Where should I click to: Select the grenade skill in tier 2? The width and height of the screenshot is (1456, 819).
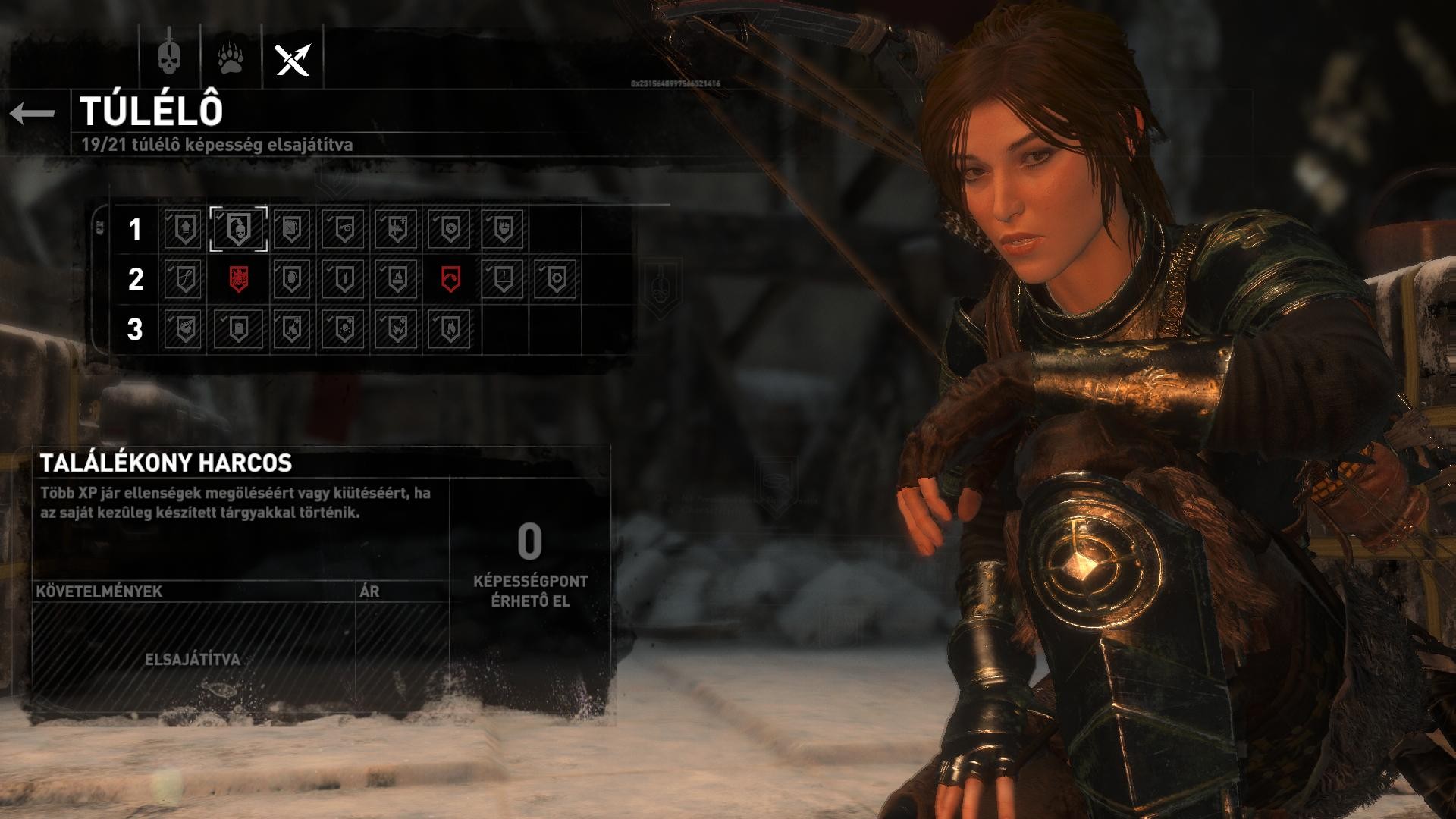click(x=291, y=279)
